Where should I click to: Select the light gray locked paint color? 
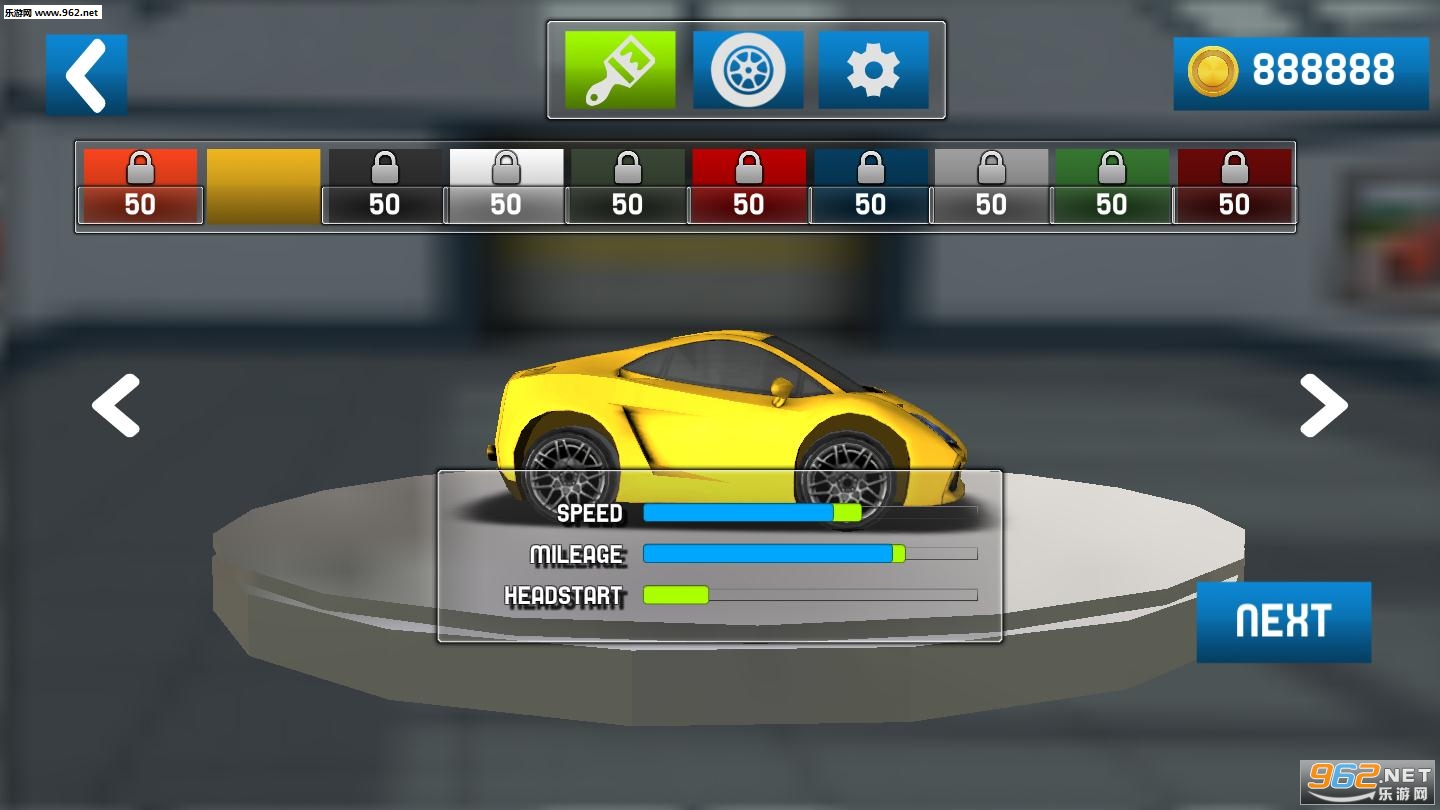(991, 186)
